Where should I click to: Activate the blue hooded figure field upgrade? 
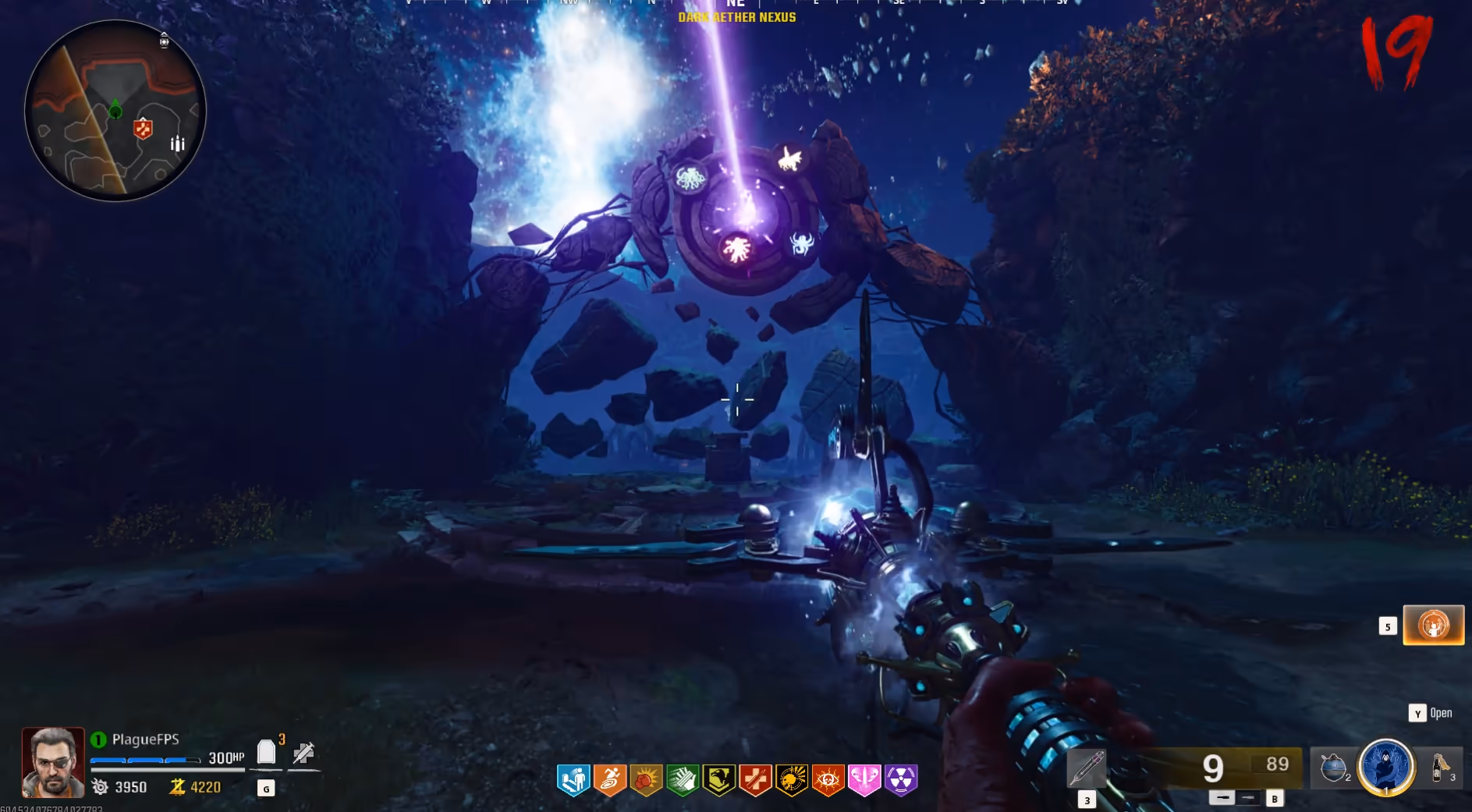coord(1386,767)
